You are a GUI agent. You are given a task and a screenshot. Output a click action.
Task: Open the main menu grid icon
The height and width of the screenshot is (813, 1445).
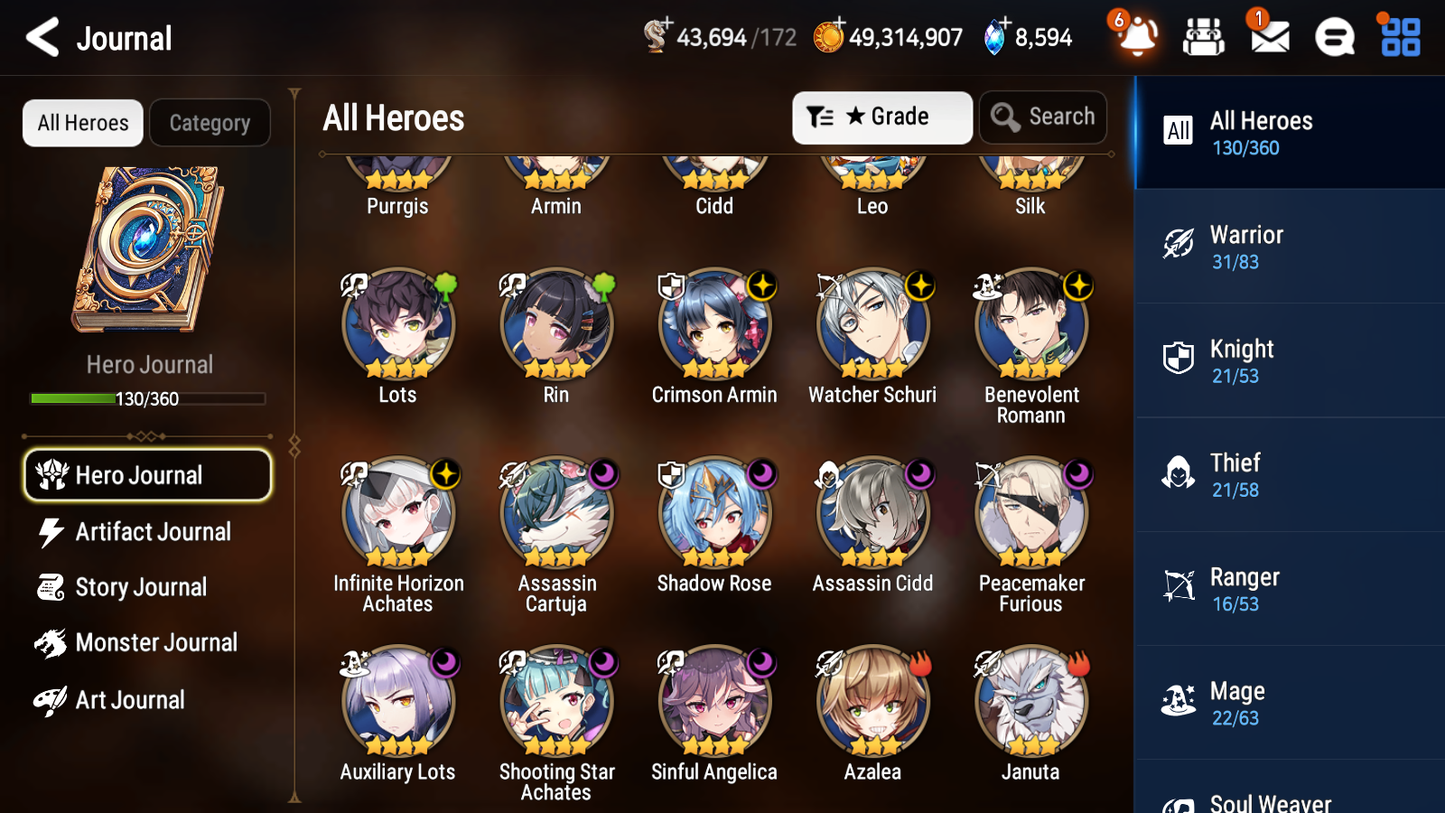(x=1399, y=36)
